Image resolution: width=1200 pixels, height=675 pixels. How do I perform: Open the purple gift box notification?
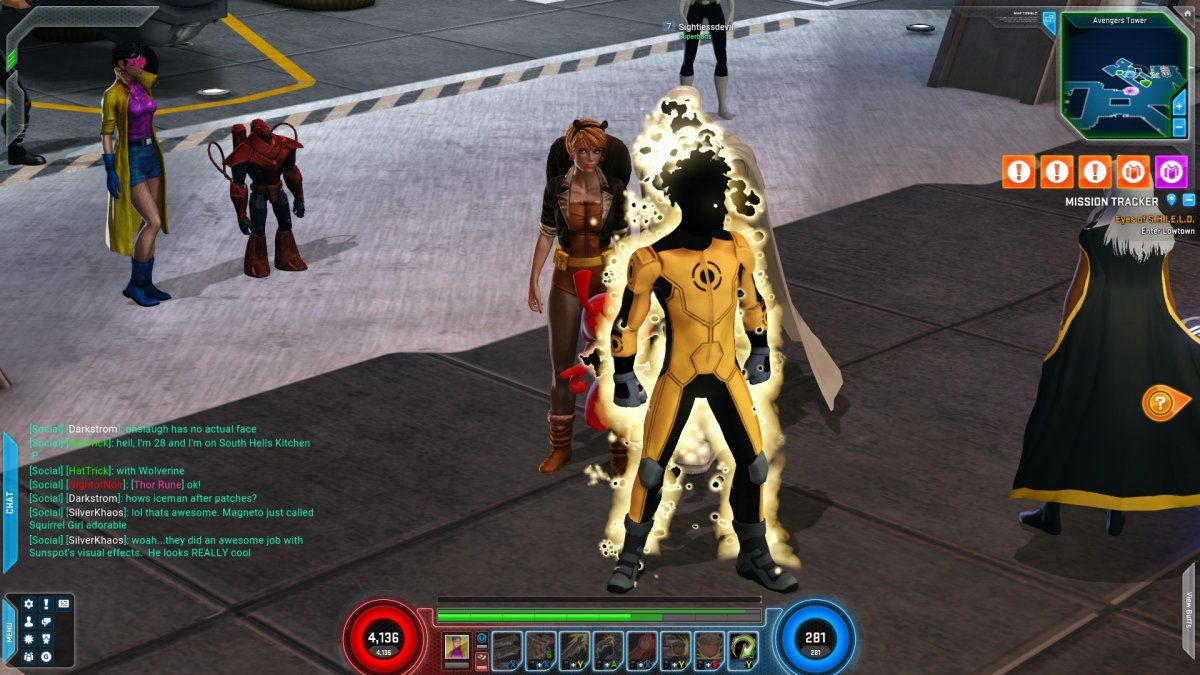coord(1171,172)
